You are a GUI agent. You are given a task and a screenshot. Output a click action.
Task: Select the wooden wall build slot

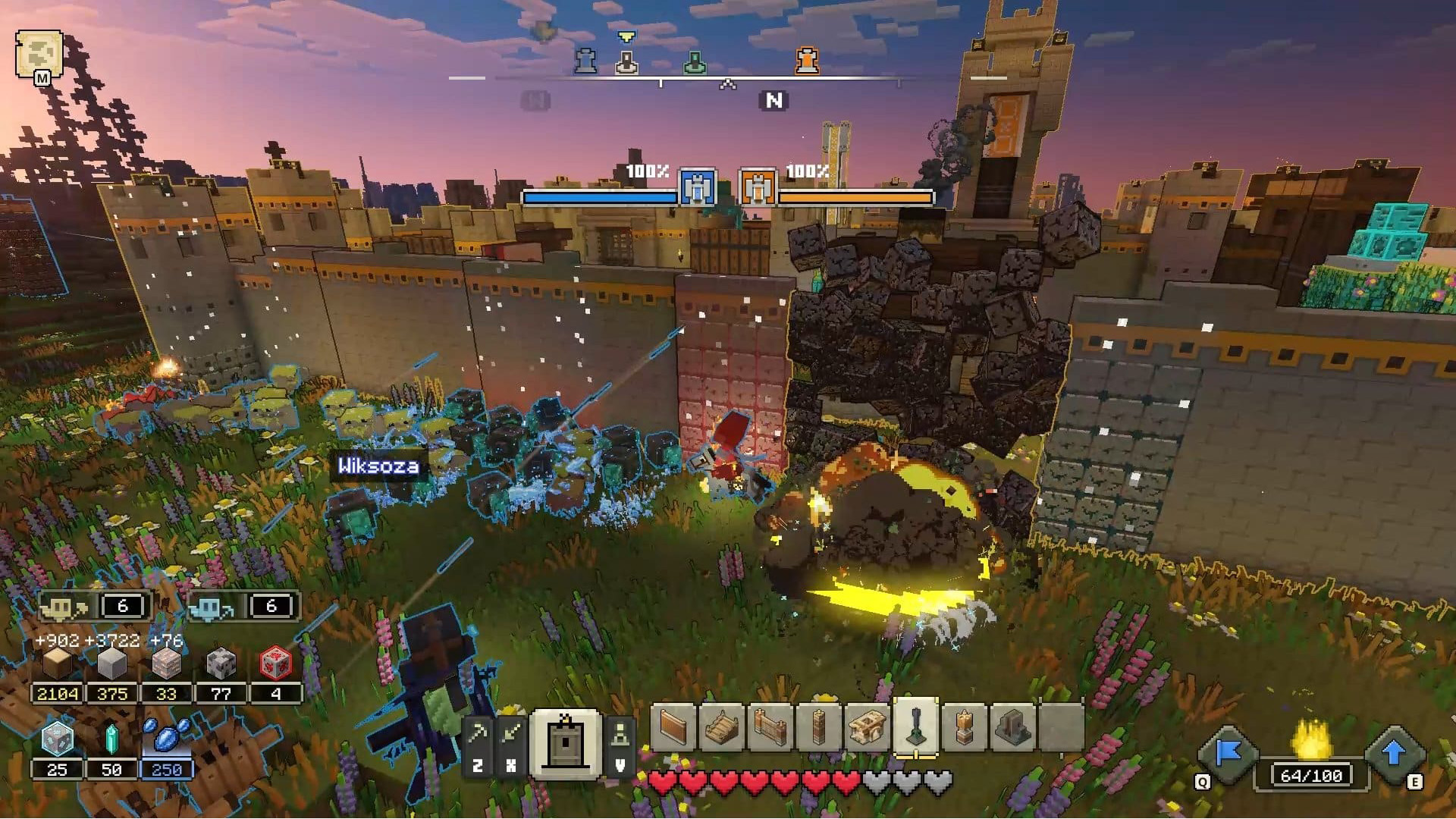pos(673,727)
